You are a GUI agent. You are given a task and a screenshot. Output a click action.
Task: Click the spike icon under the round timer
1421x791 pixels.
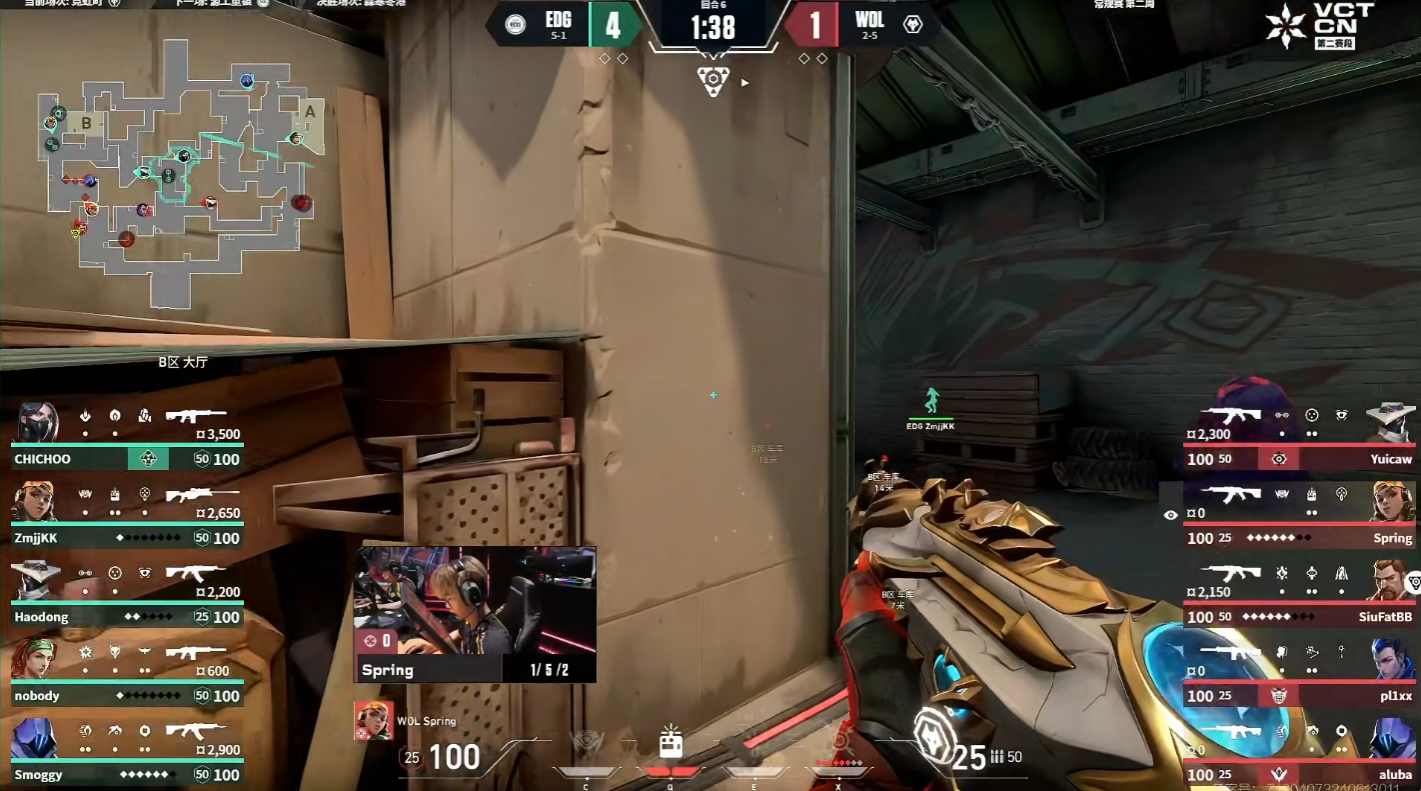(x=713, y=81)
